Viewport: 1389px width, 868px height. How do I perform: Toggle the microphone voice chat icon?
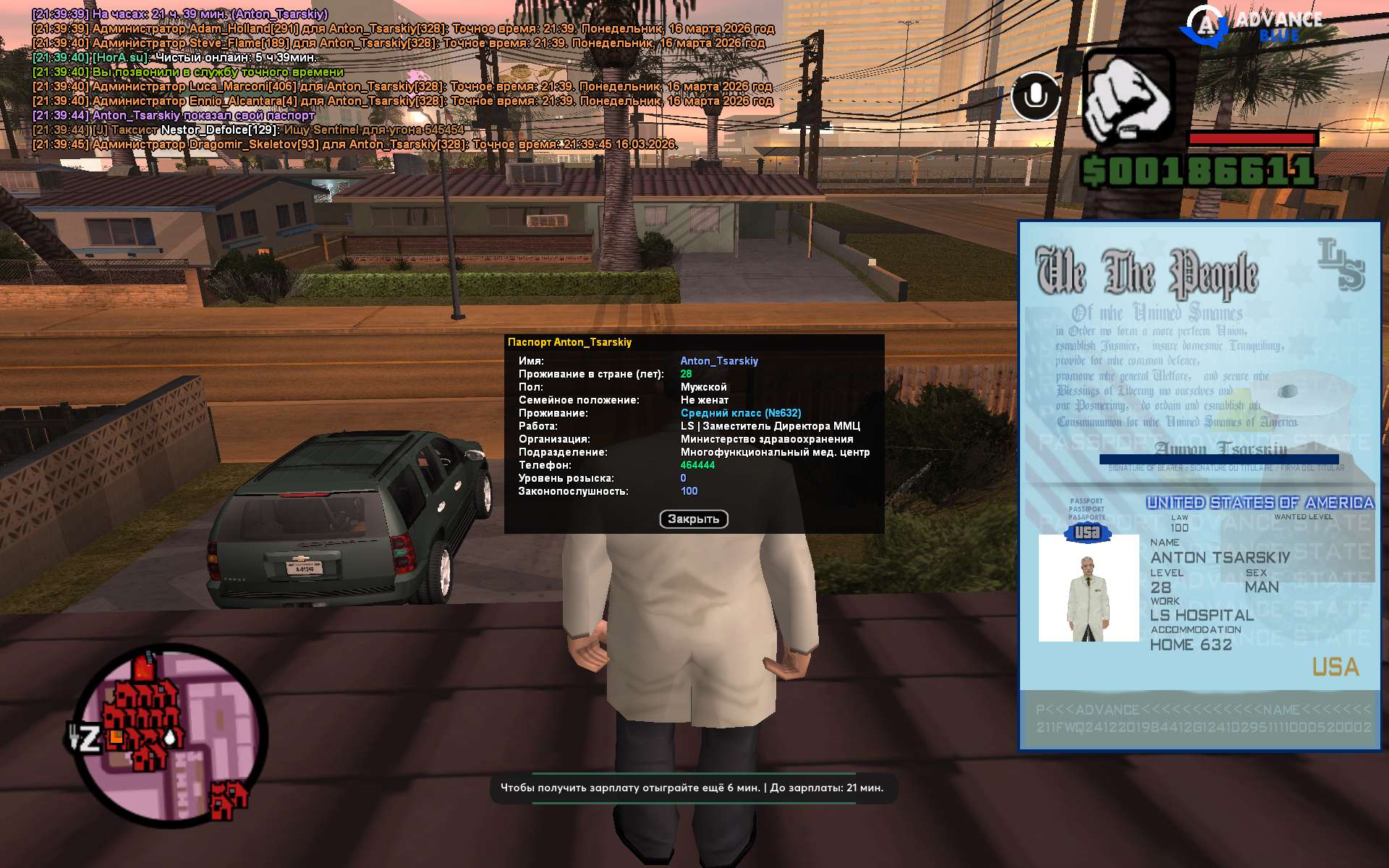[x=1035, y=95]
